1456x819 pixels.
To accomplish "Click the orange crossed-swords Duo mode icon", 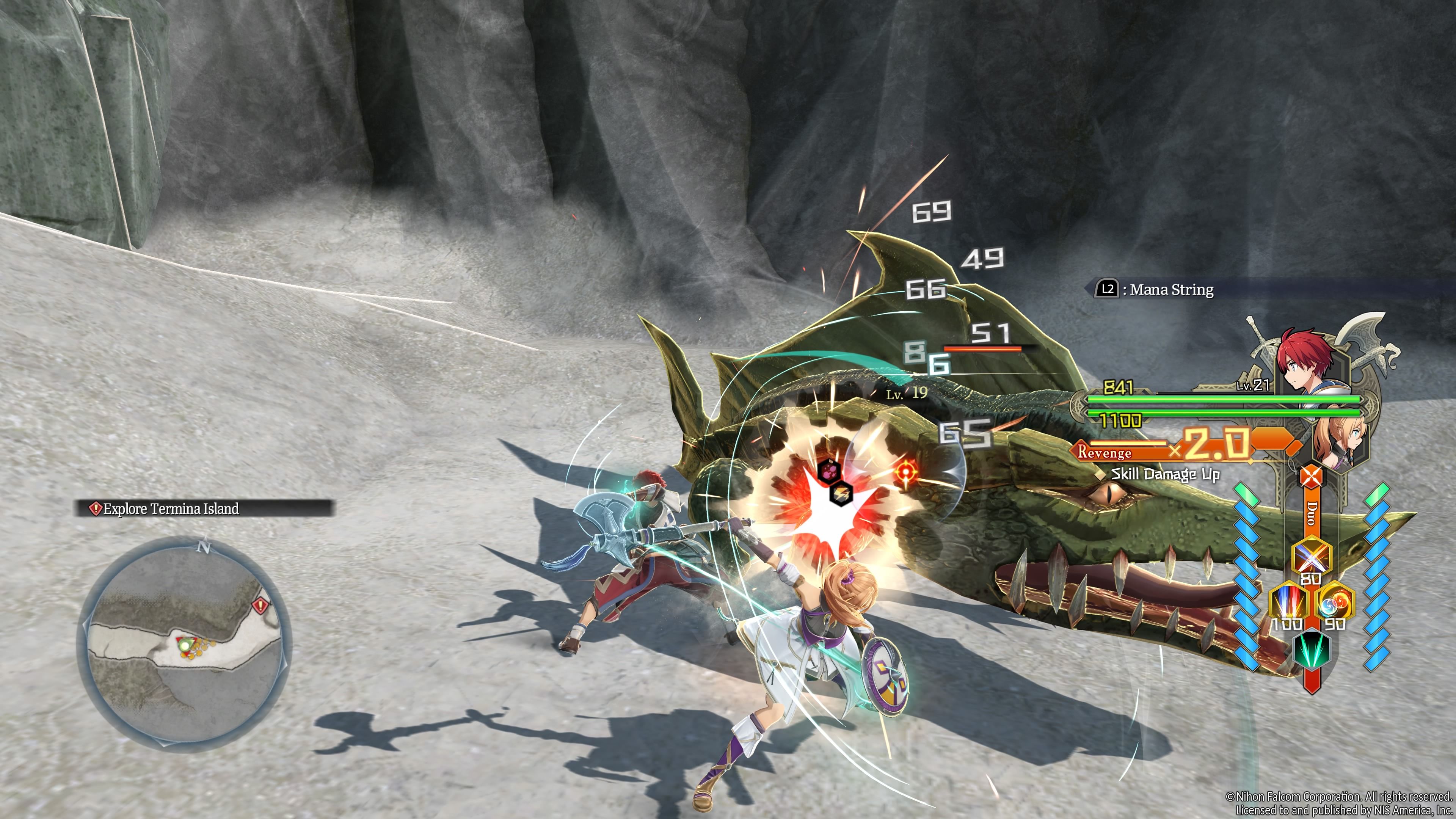I will (x=1311, y=477).
